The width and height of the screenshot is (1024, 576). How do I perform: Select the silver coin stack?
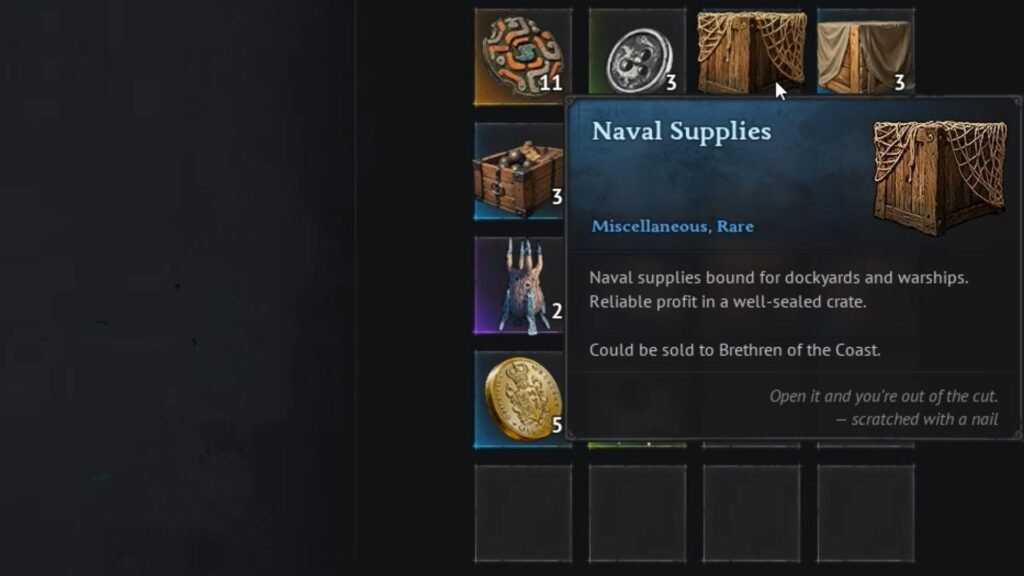coord(637,57)
